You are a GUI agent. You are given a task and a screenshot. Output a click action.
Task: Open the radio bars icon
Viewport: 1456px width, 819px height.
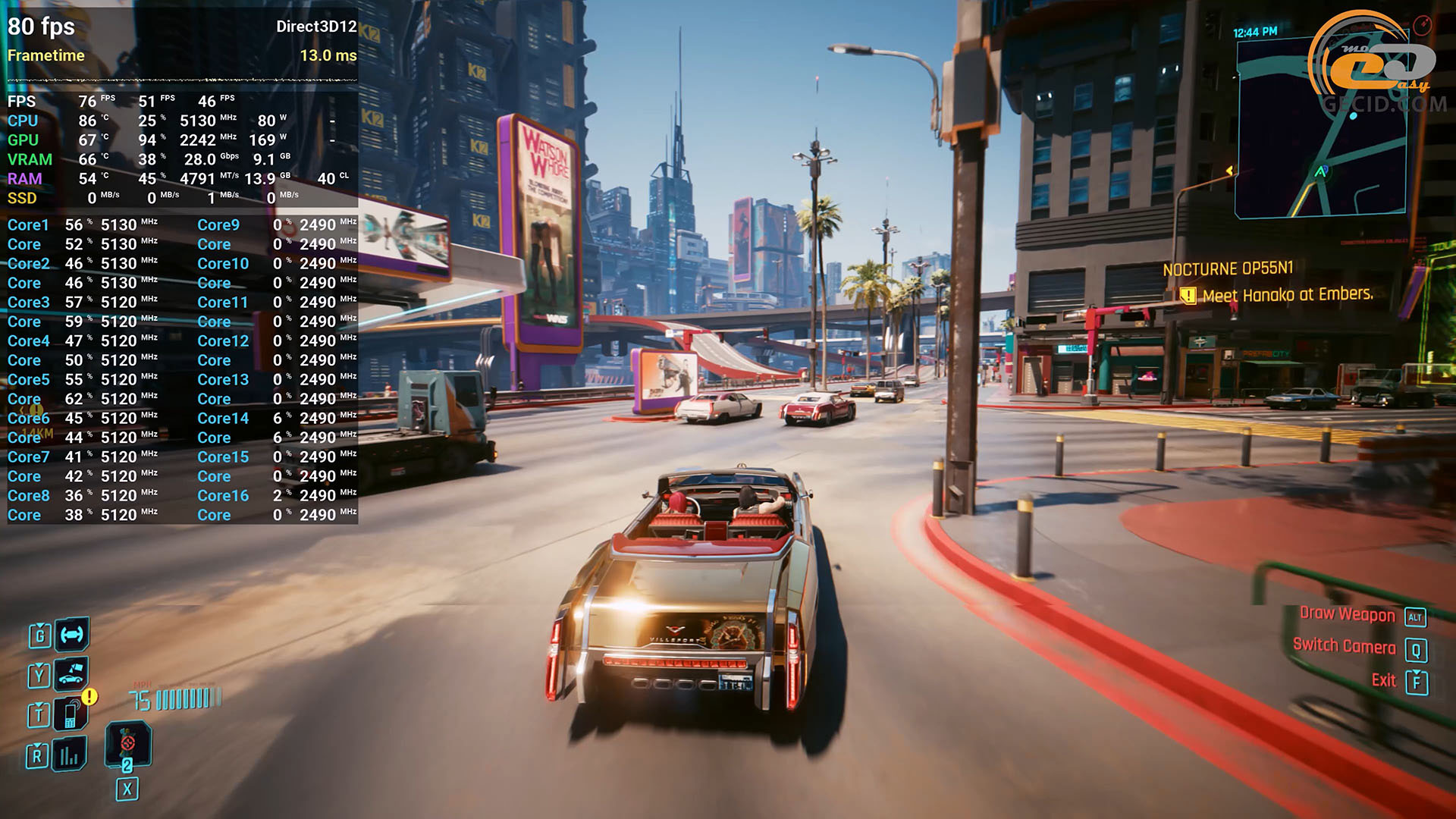[x=70, y=755]
